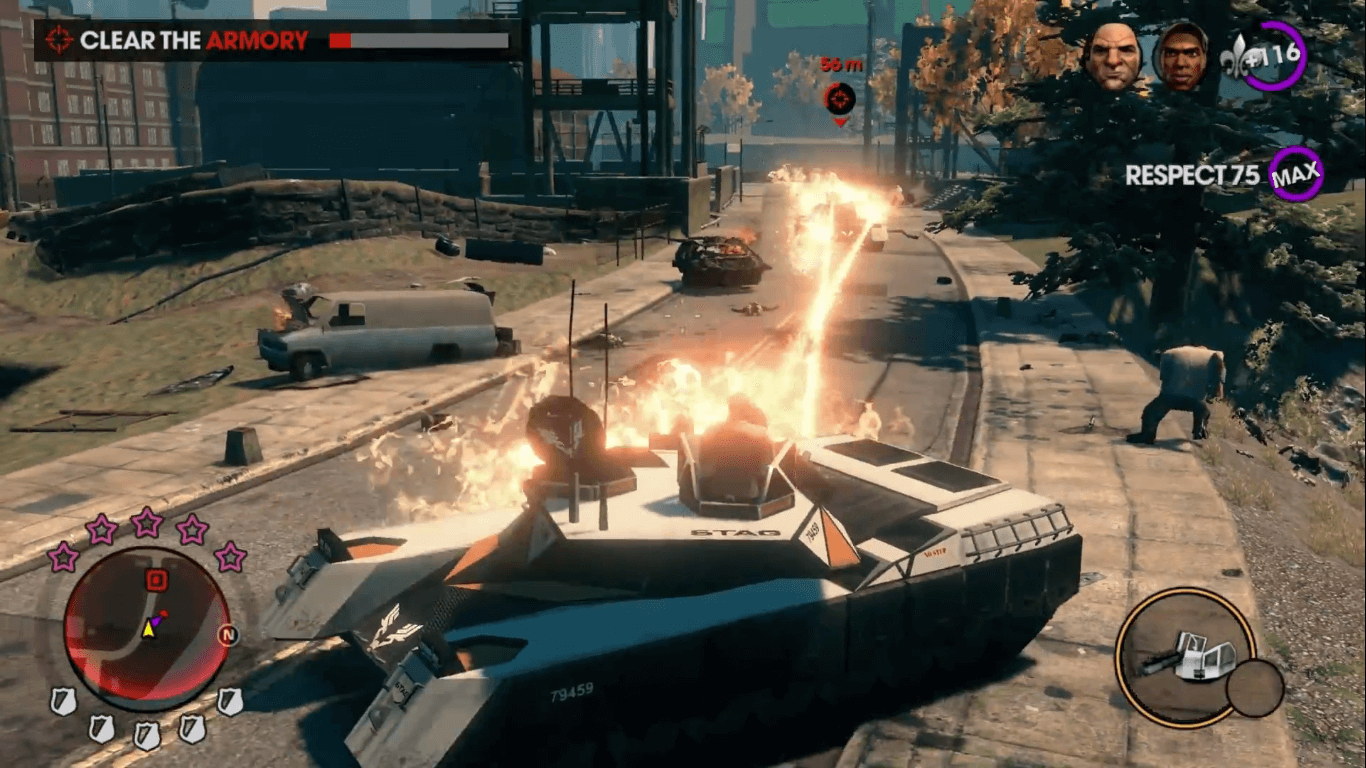The width and height of the screenshot is (1366, 768).
Task: Click the north compass marker on minimap
Action: (x=228, y=635)
